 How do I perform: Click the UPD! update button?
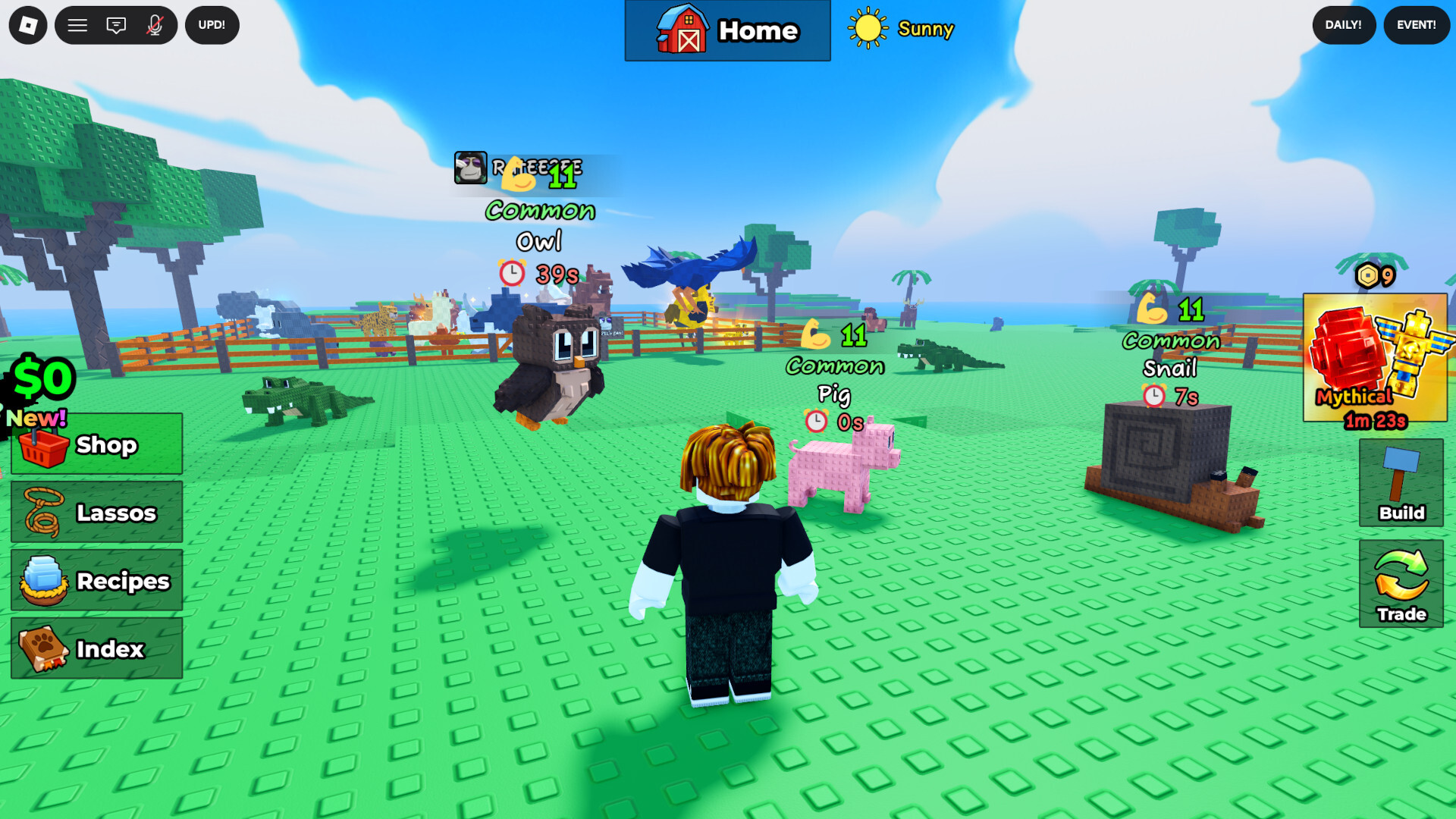[x=212, y=25]
